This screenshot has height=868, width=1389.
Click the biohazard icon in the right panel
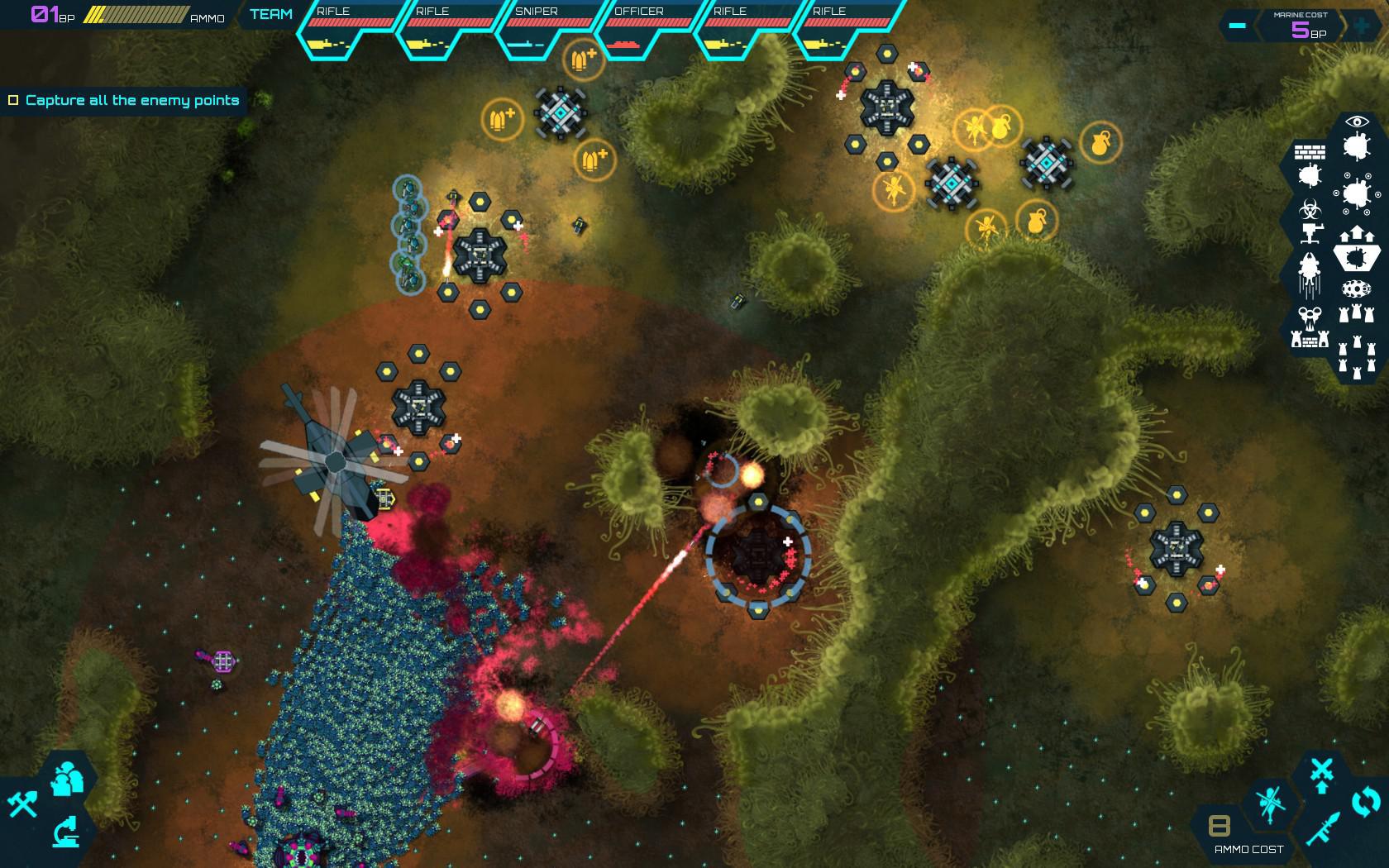click(1309, 208)
